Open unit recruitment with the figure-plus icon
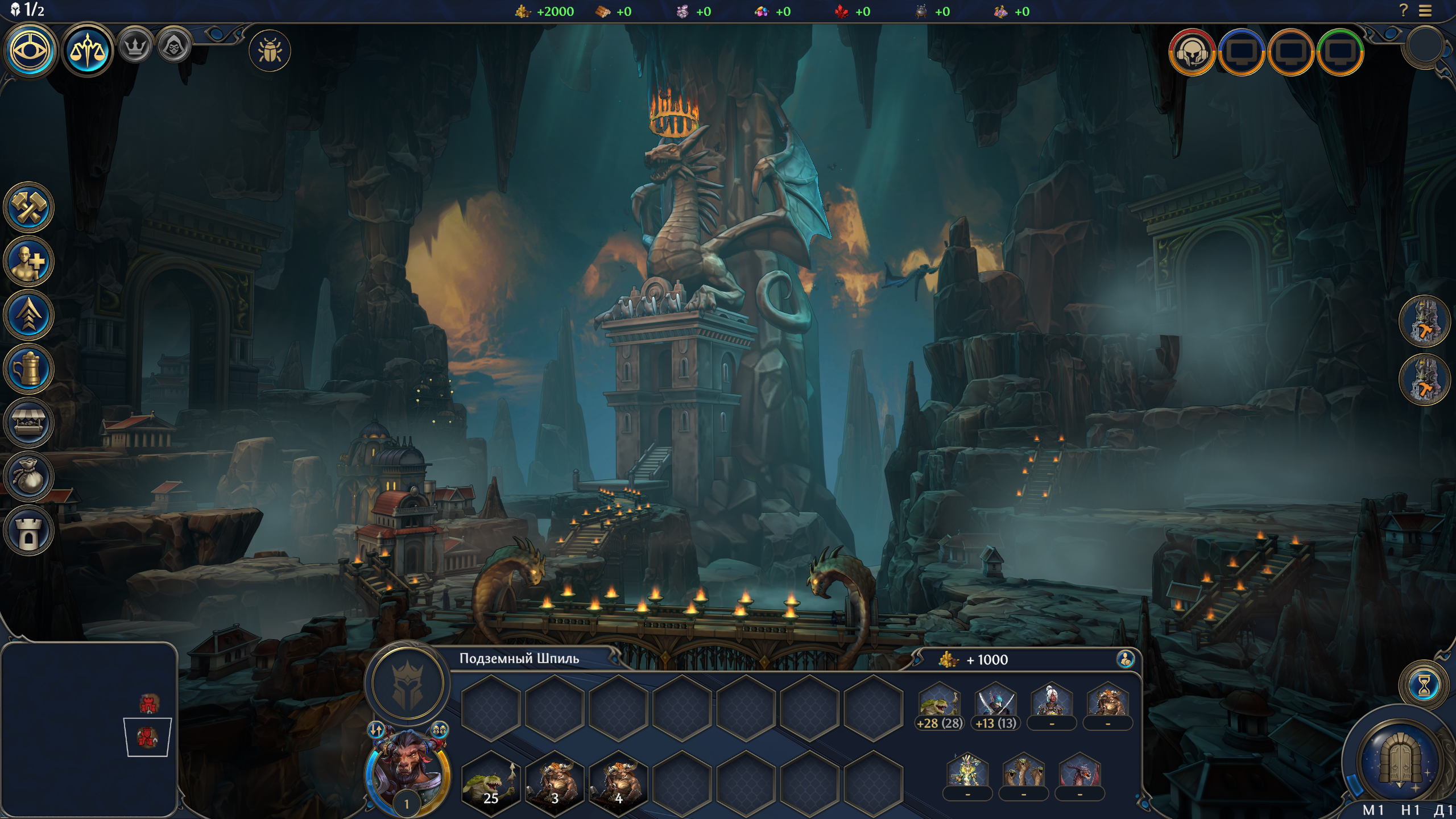This screenshot has width=1456, height=819. pos(28,261)
